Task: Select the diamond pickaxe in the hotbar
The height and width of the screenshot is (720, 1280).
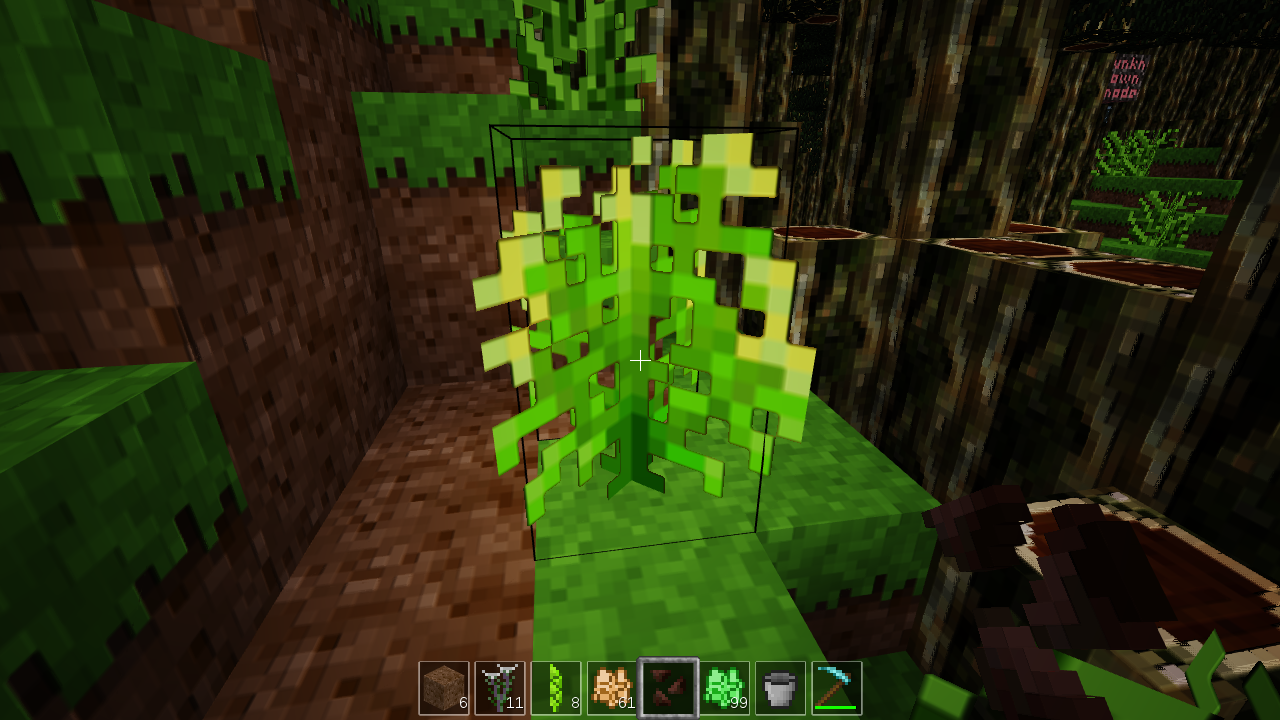Action: click(x=836, y=686)
